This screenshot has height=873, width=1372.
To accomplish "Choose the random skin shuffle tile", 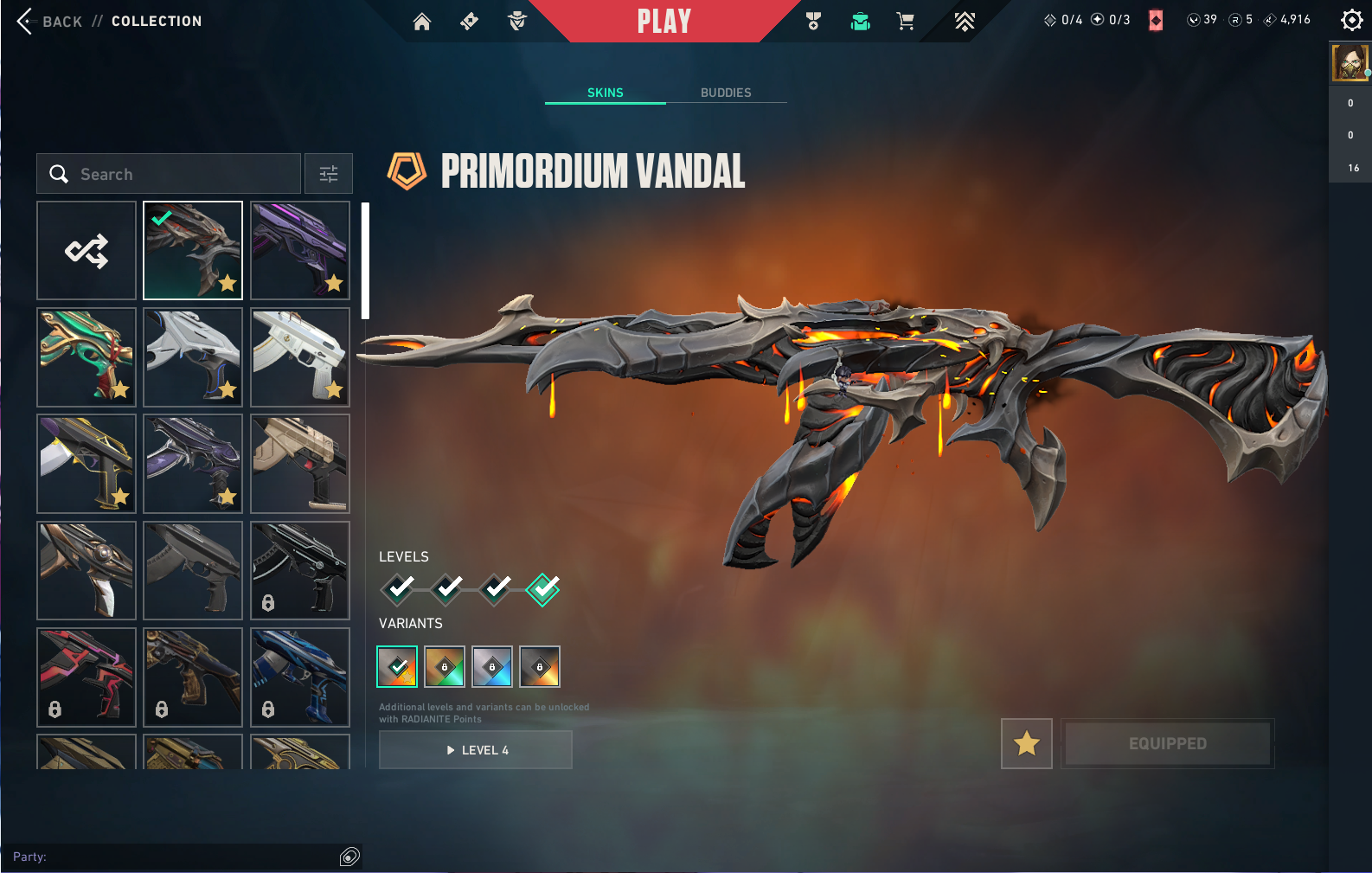I will [87, 251].
